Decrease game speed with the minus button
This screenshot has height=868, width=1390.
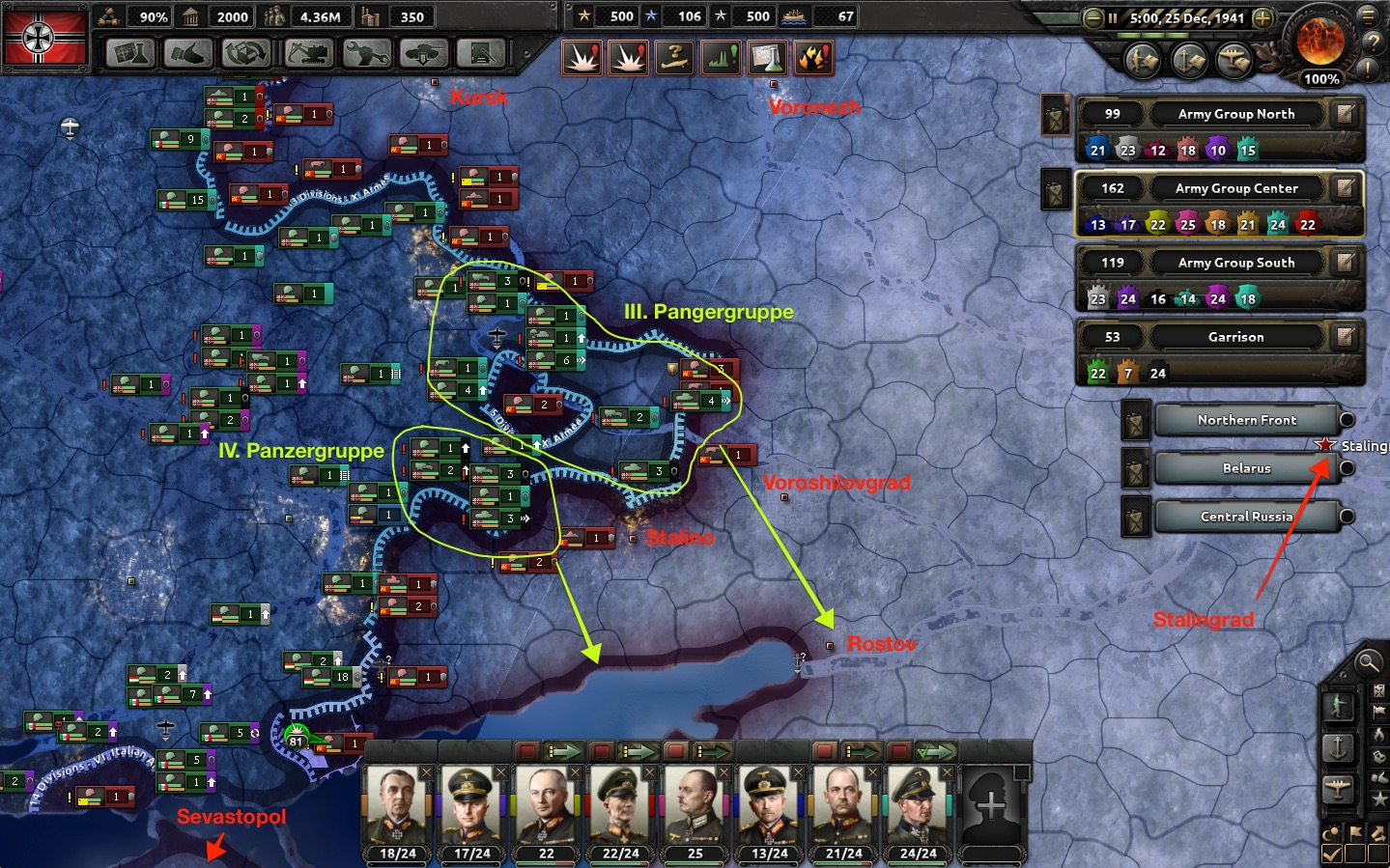(x=1092, y=18)
